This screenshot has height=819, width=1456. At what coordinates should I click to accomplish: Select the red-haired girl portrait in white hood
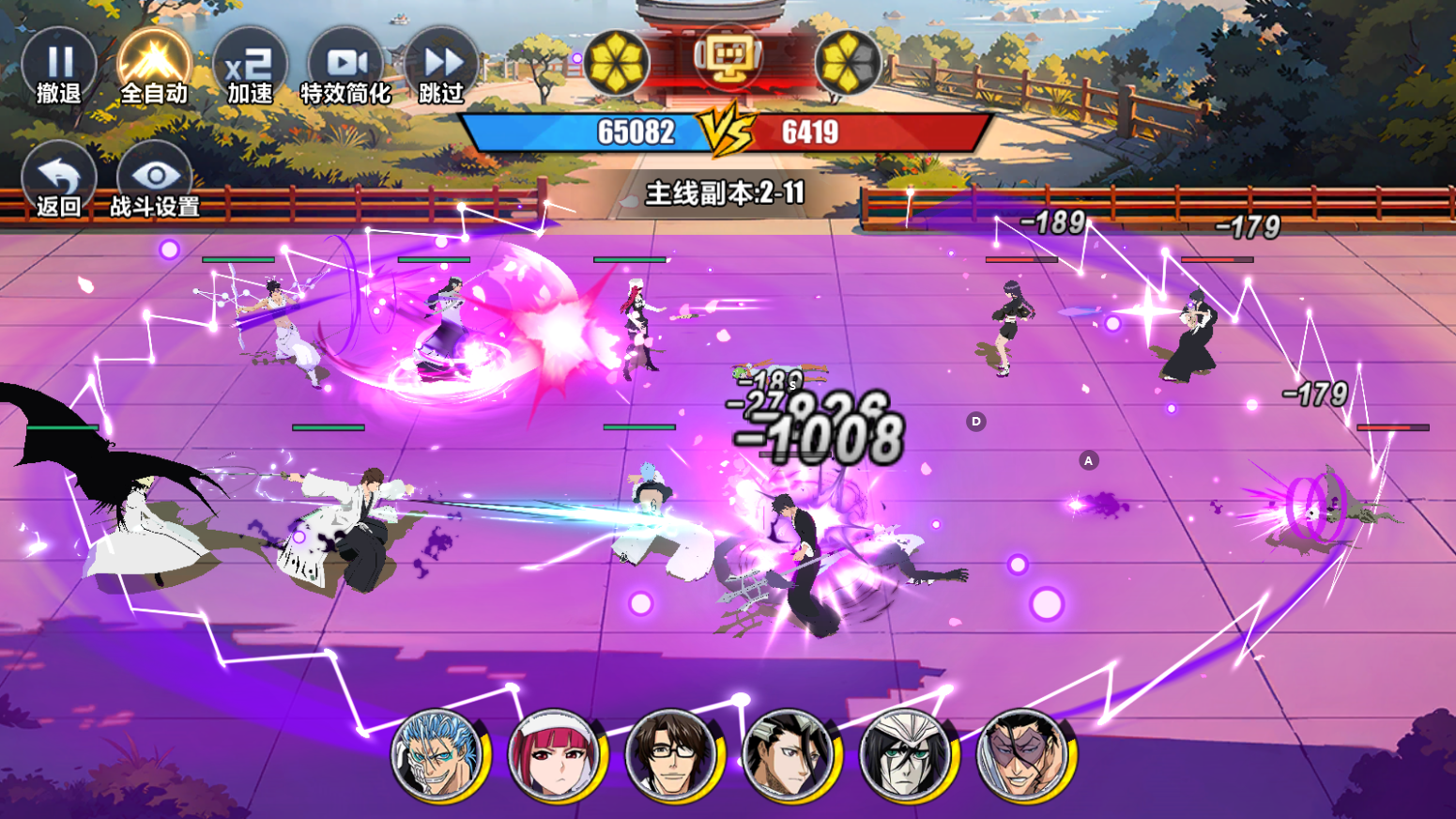point(555,754)
